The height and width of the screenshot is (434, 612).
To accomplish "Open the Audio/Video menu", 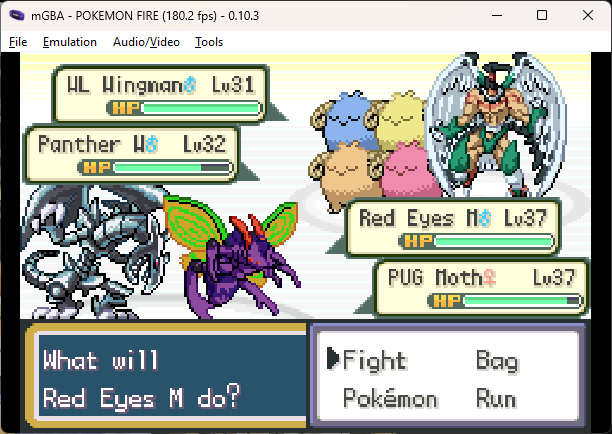I will click(x=147, y=42).
